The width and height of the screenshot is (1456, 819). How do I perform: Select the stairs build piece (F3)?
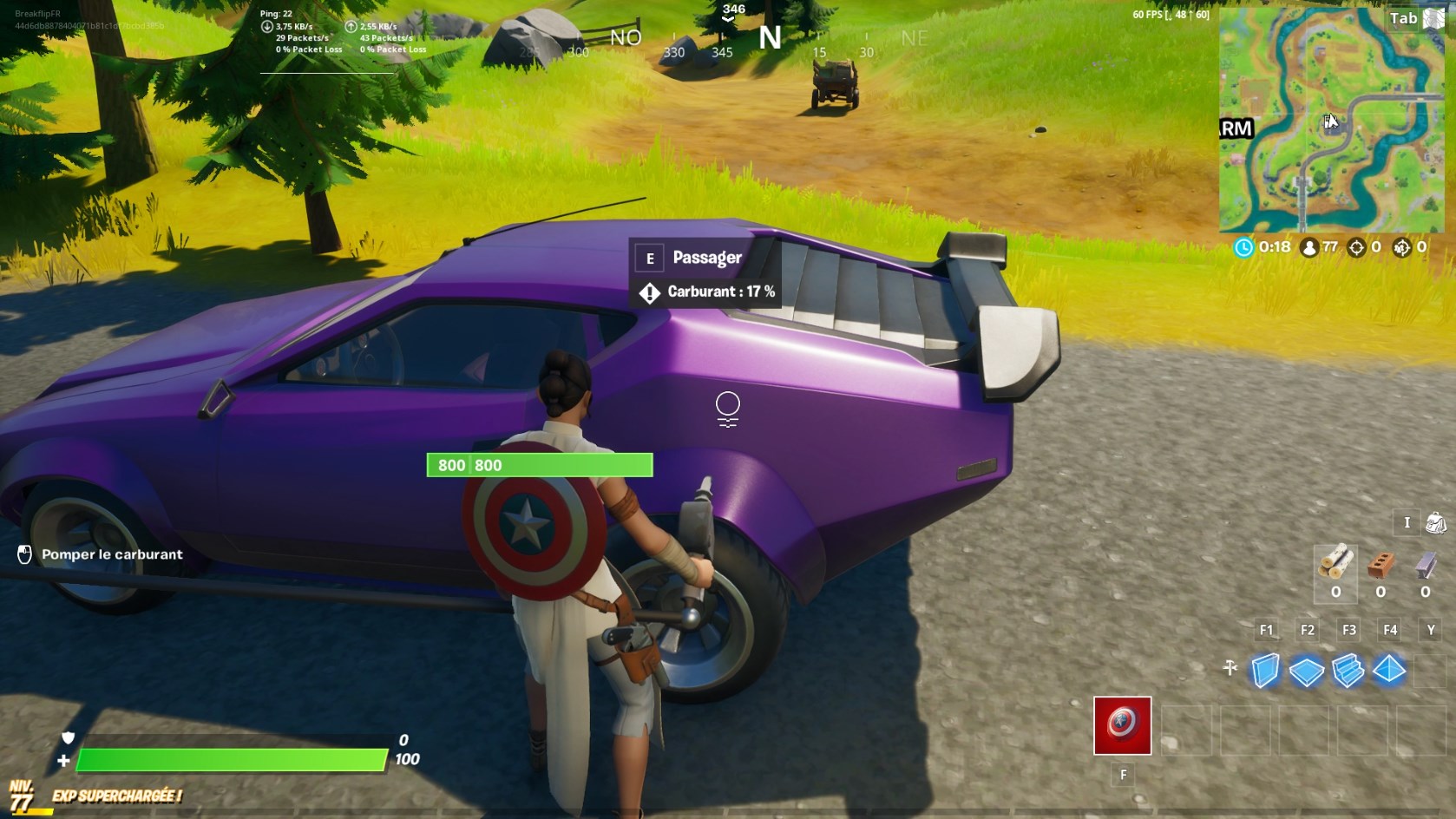1348,670
